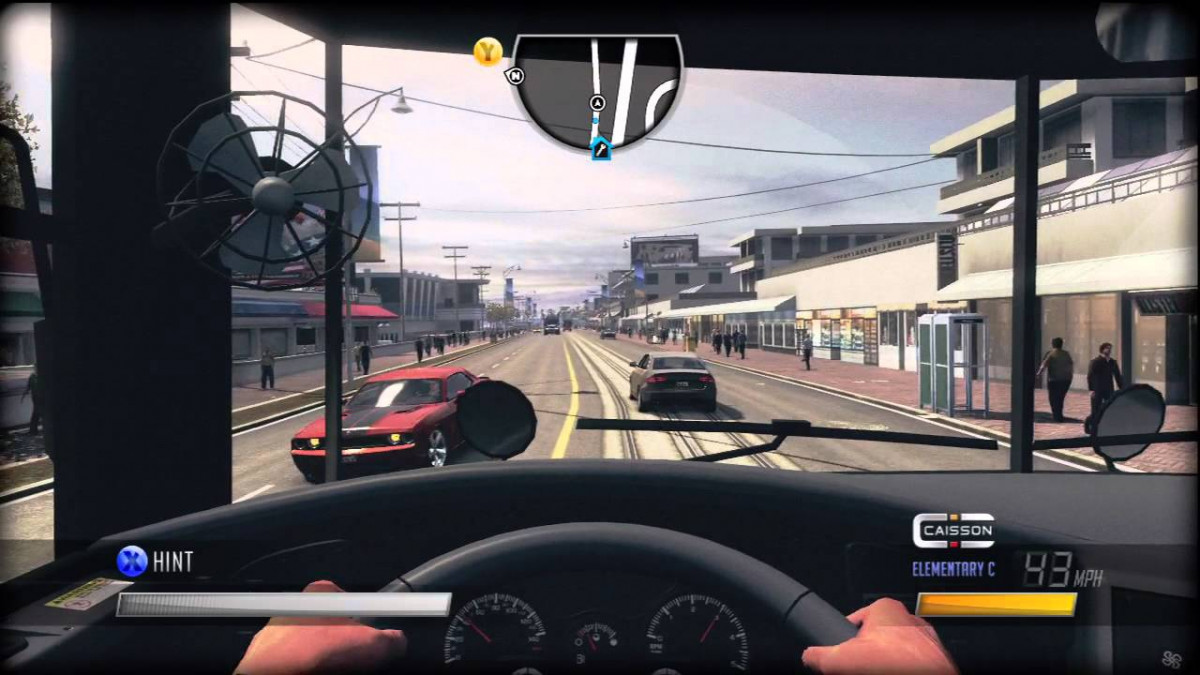The width and height of the screenshot is (1200, 675).
Task: Click the player arrow on the minimap
Action: [598, 102]
